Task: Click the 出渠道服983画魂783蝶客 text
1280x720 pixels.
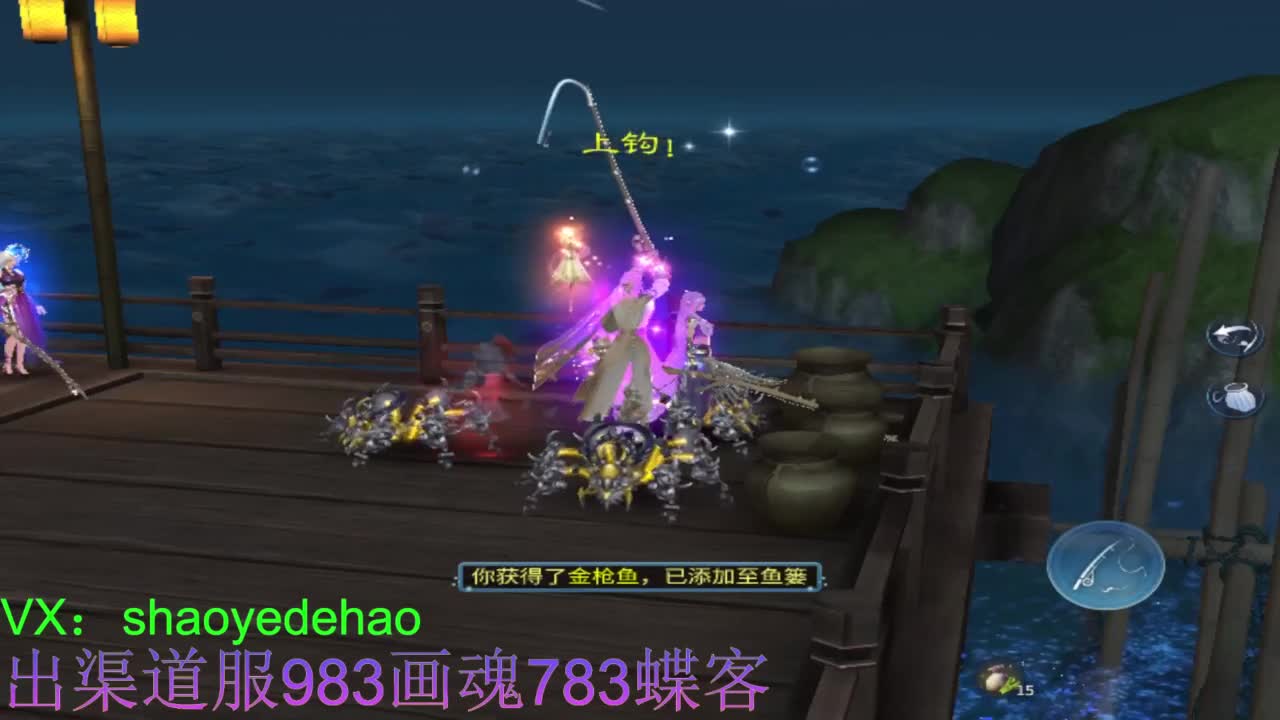Action: 385,684
